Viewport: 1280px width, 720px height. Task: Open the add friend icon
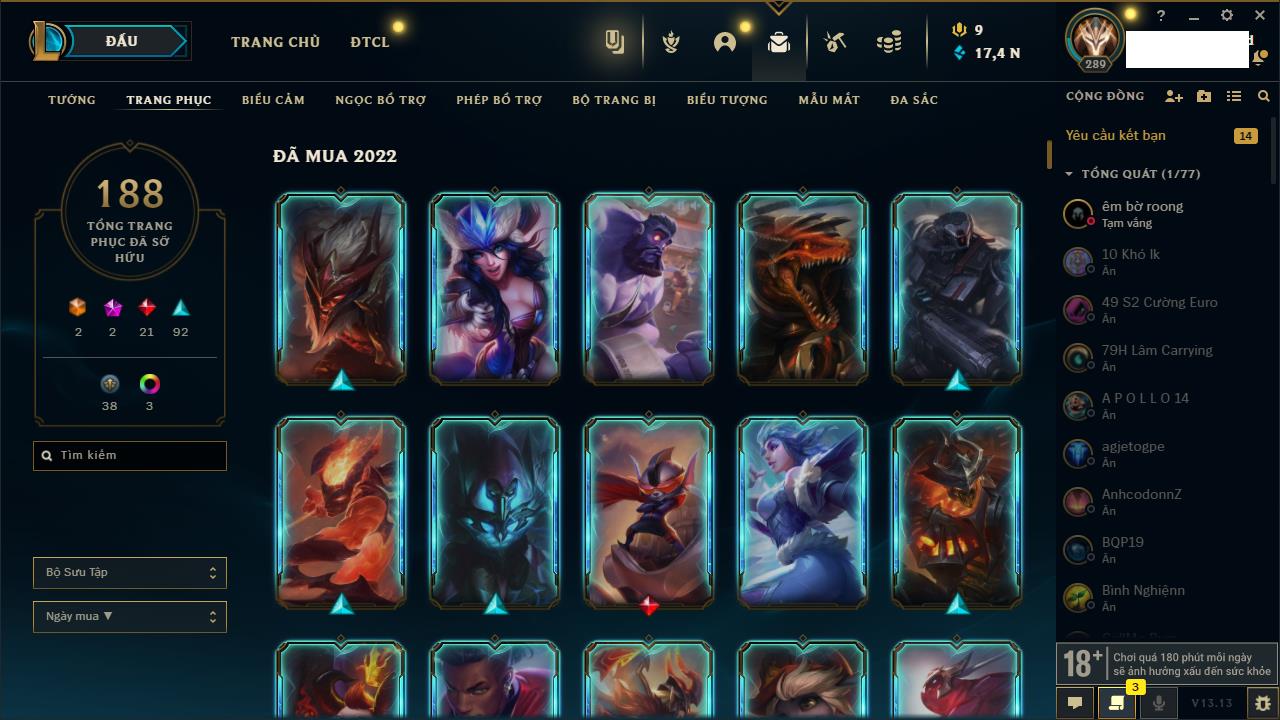click(x=1174, y=96)
